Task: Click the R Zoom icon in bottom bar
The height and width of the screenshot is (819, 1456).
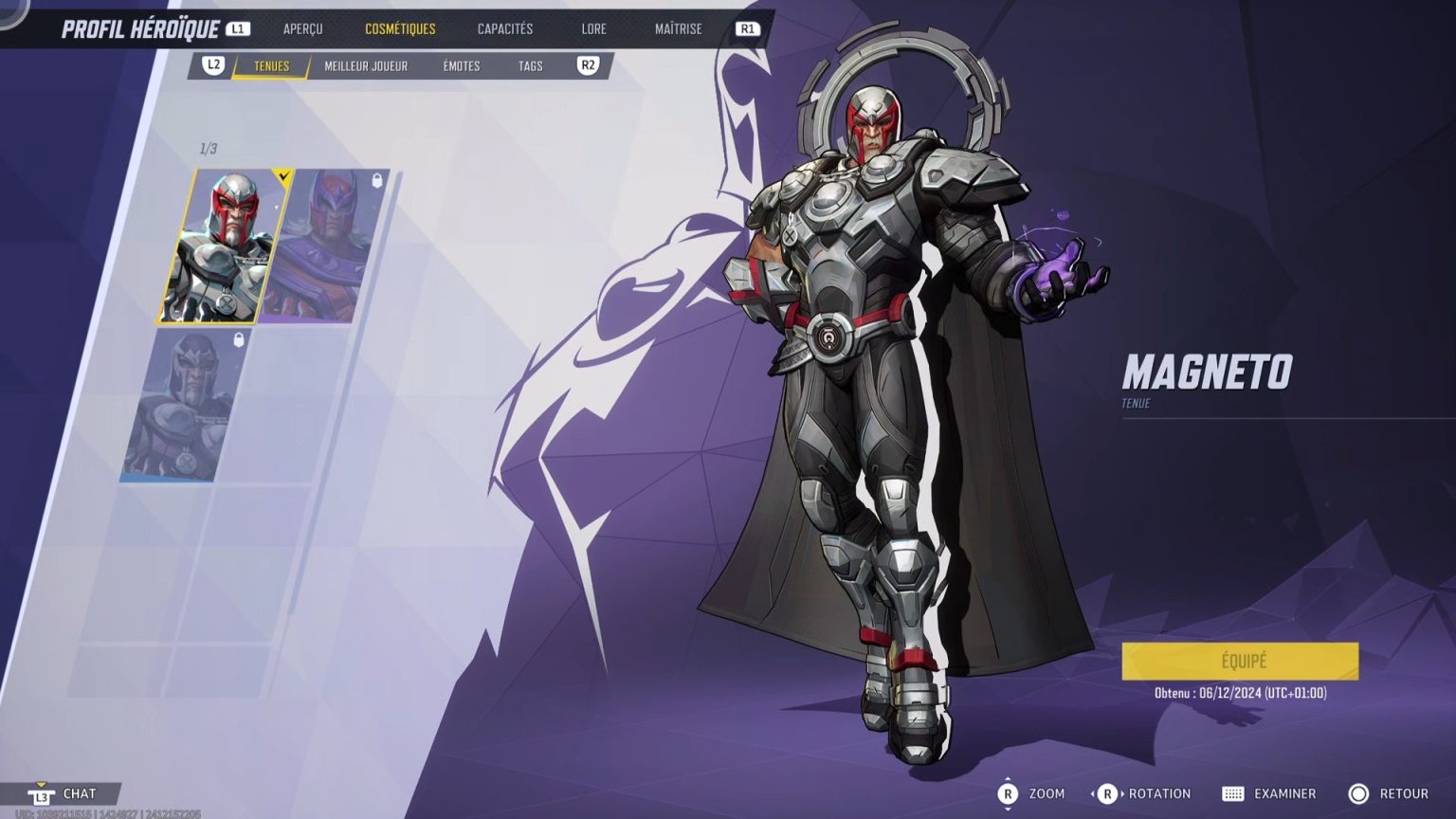Action: (x=1009, y=793)
